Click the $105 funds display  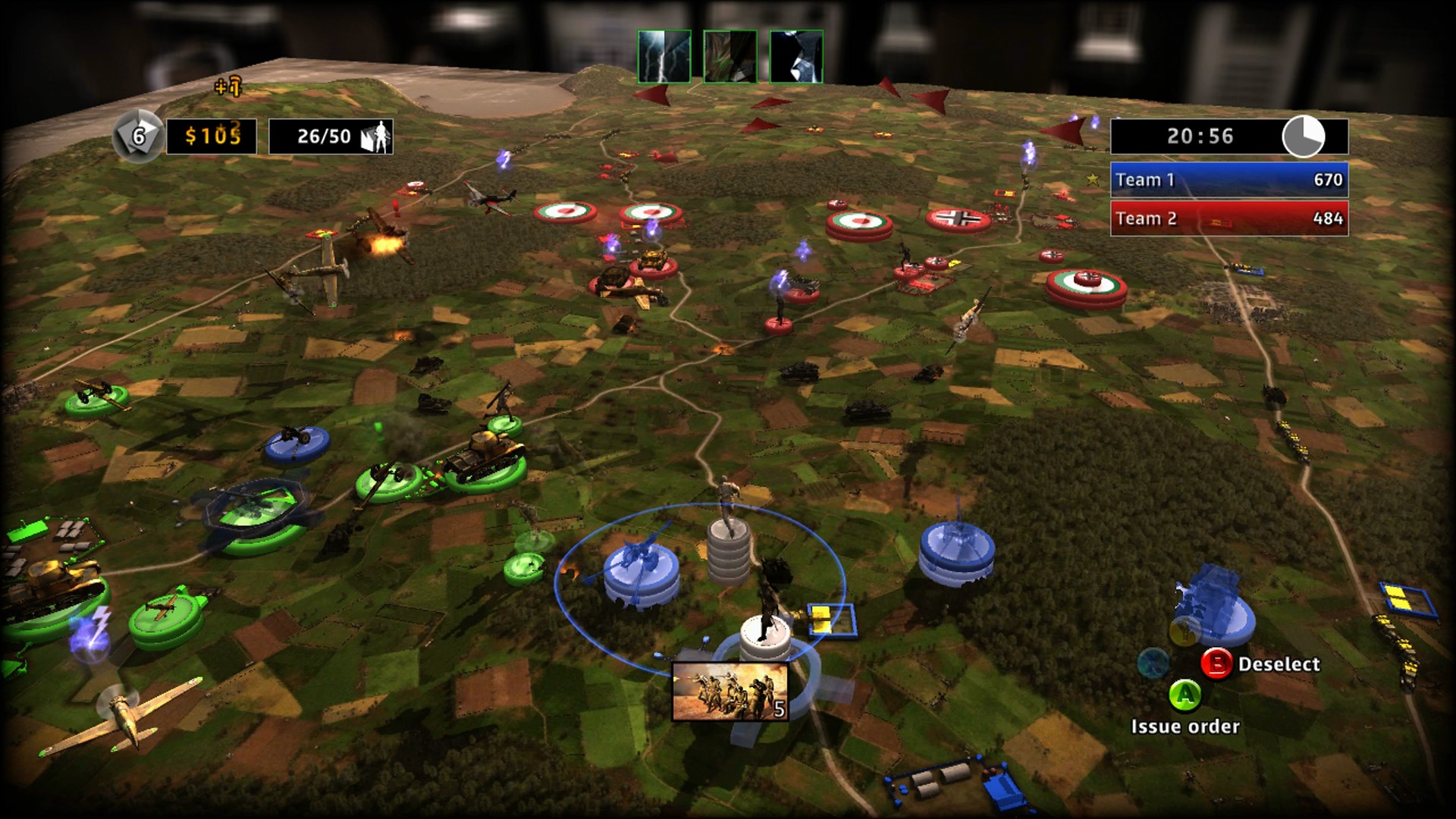(x=214, y=133)
